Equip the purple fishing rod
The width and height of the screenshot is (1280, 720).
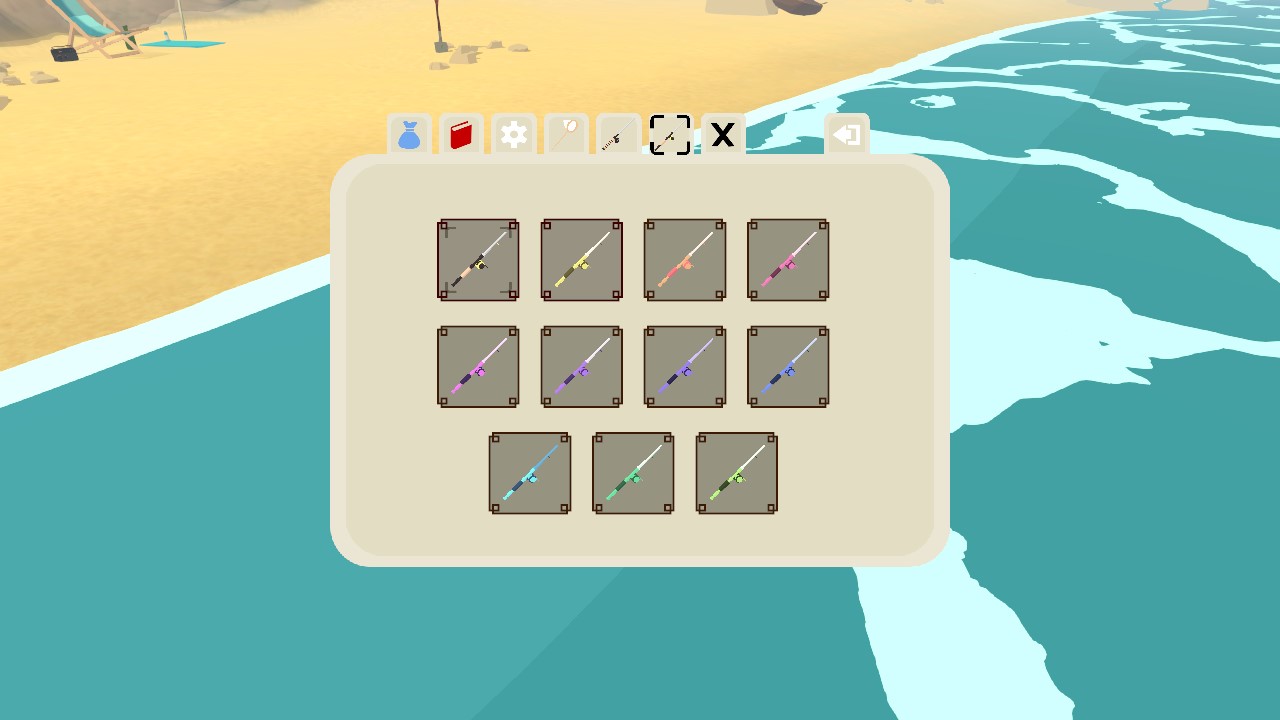[581, 366]
